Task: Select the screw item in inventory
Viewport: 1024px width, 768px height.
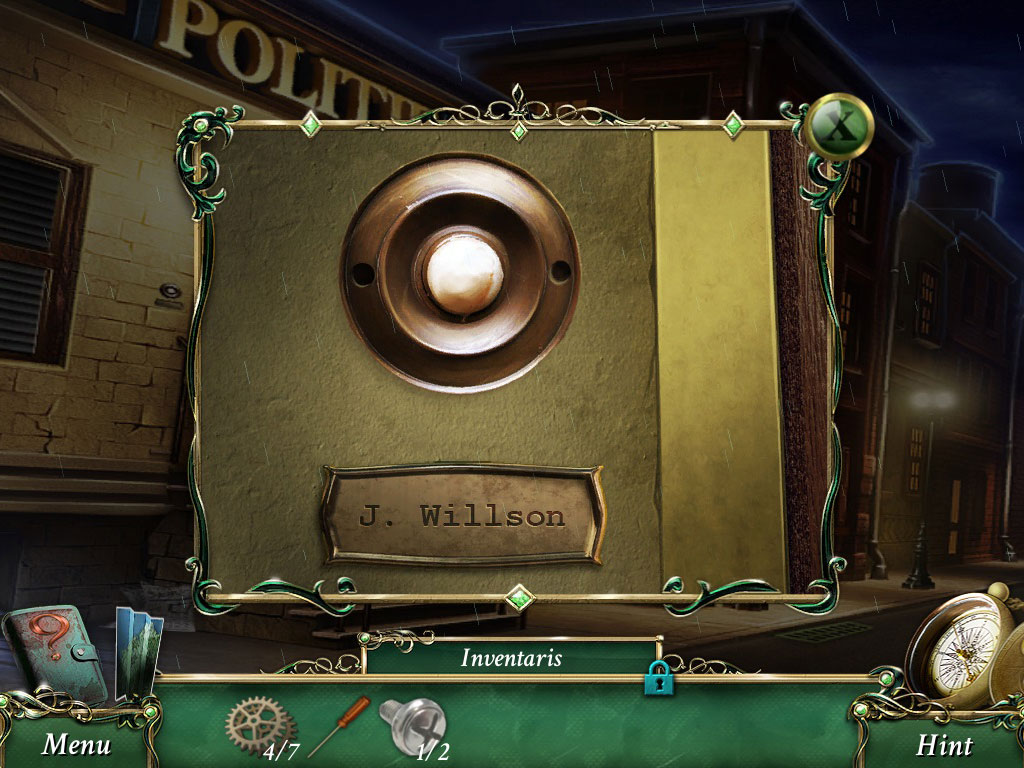Action: 410,724
